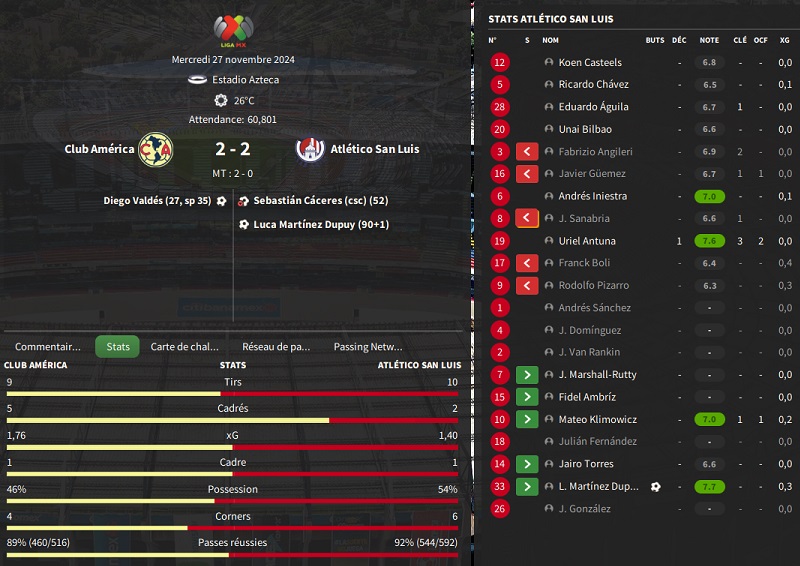Select Uriel Antuna in stats list

pyautogui.click(x=586, y=241)
